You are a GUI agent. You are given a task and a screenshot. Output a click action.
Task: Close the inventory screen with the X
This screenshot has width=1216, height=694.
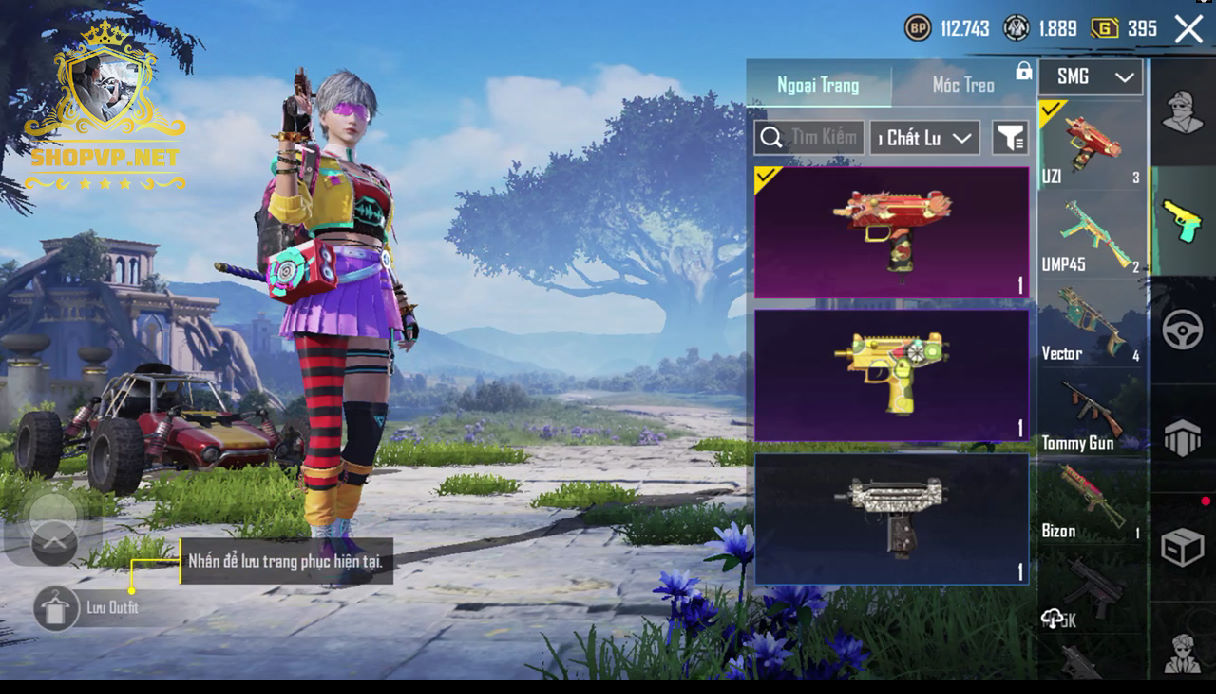pos(1188,29)
